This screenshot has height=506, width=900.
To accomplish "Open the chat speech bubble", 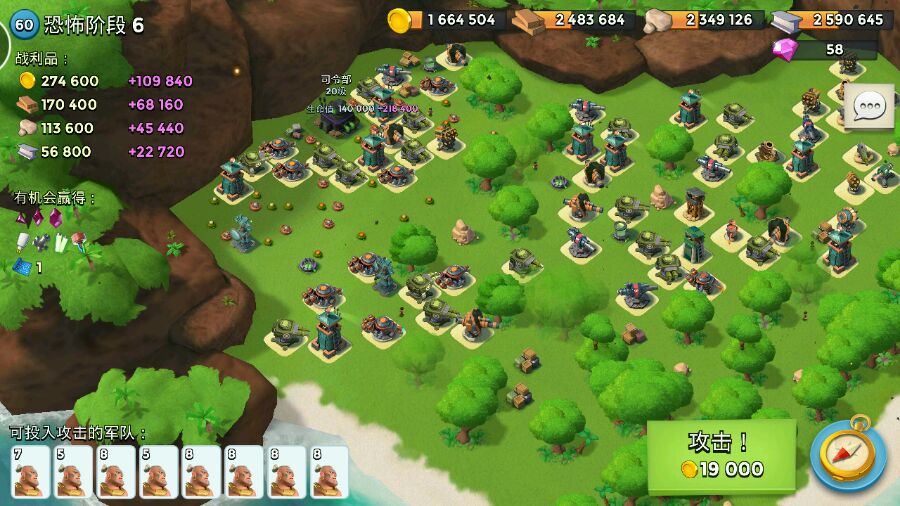I will [x=868, y=105].
